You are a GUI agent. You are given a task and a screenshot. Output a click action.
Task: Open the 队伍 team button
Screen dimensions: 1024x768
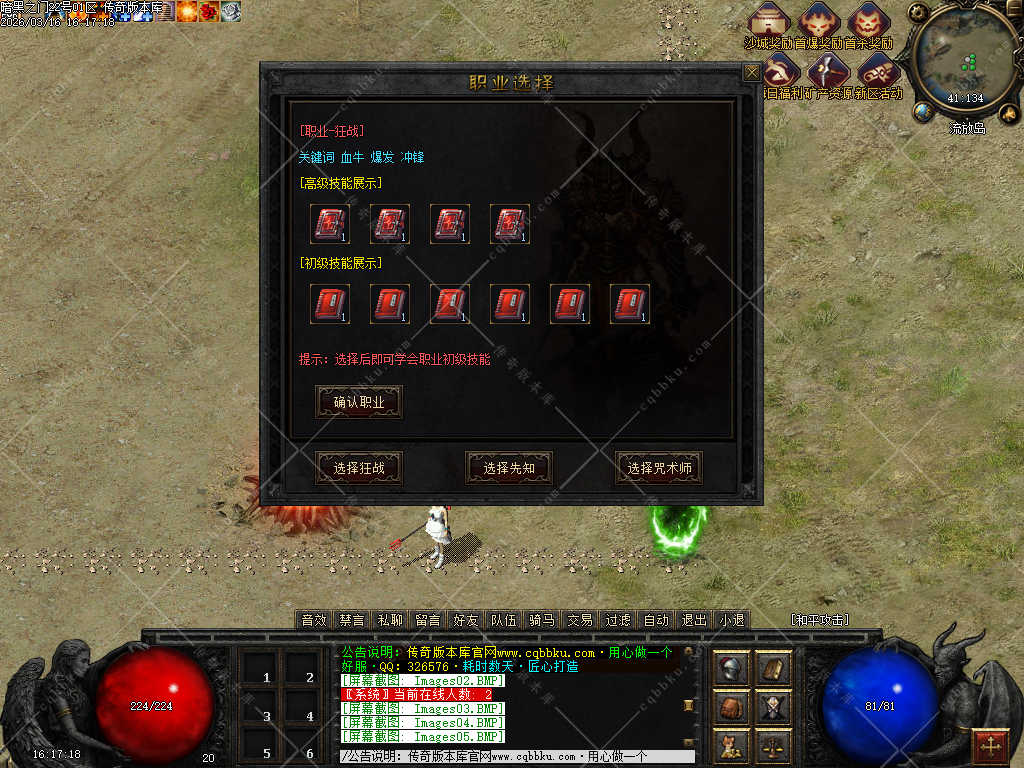click(504, 620)
